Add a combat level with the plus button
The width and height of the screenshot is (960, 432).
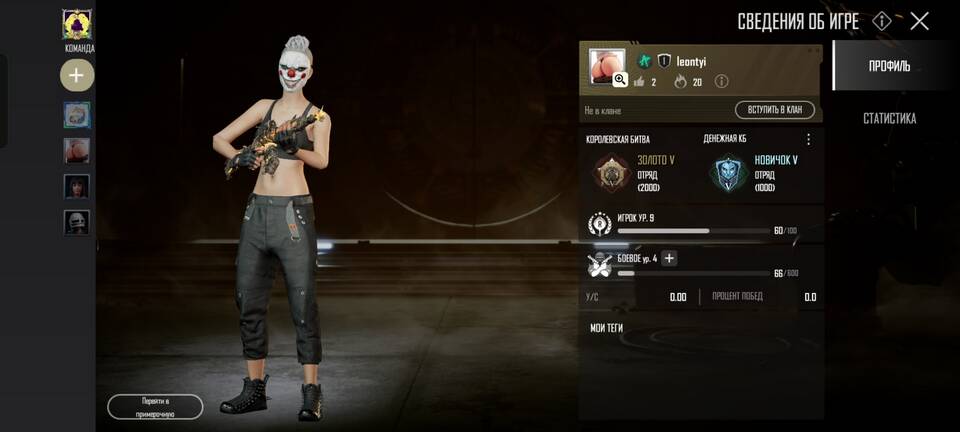click(670, 259)
